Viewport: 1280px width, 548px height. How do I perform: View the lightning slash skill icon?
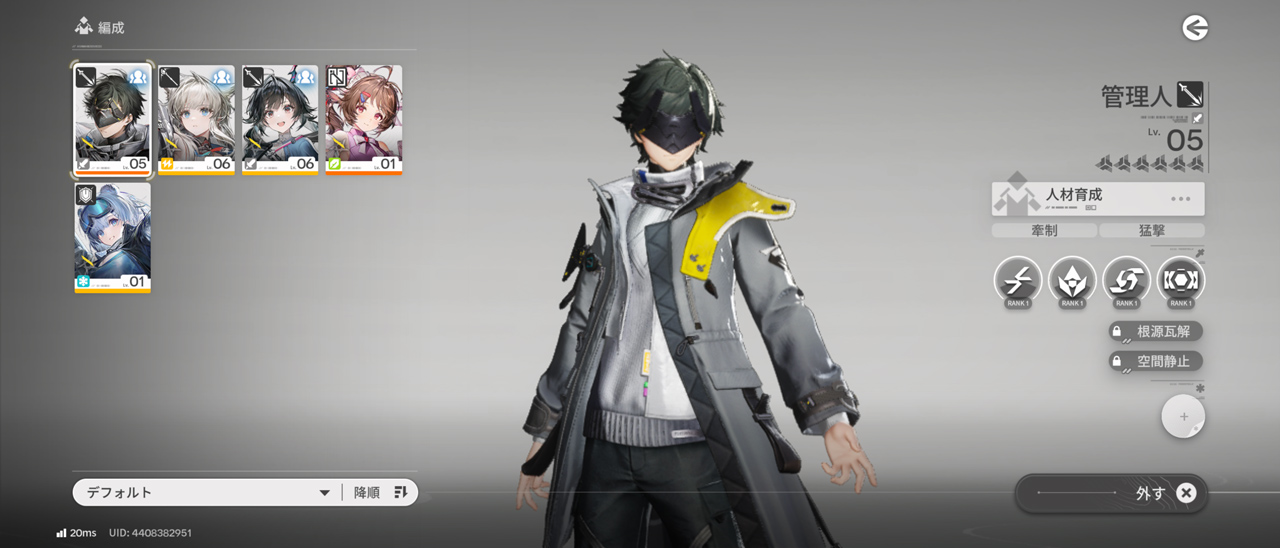pos(1018,281)
